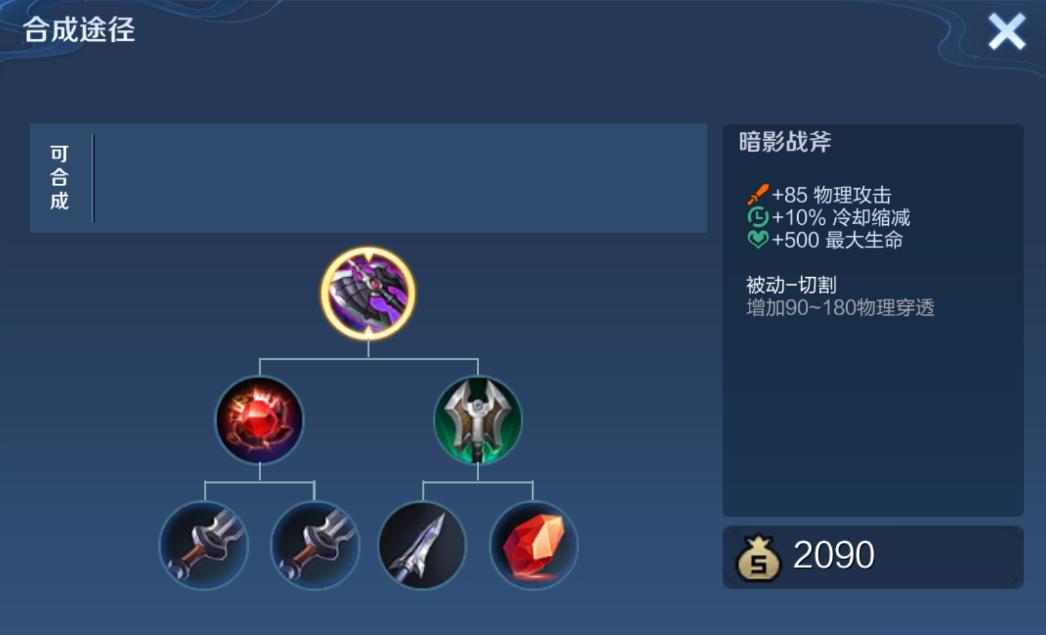Pick the silver spearhead item
Image resolution: width=1046 pixels, height=635 pixels.
(x=421, y=545)
